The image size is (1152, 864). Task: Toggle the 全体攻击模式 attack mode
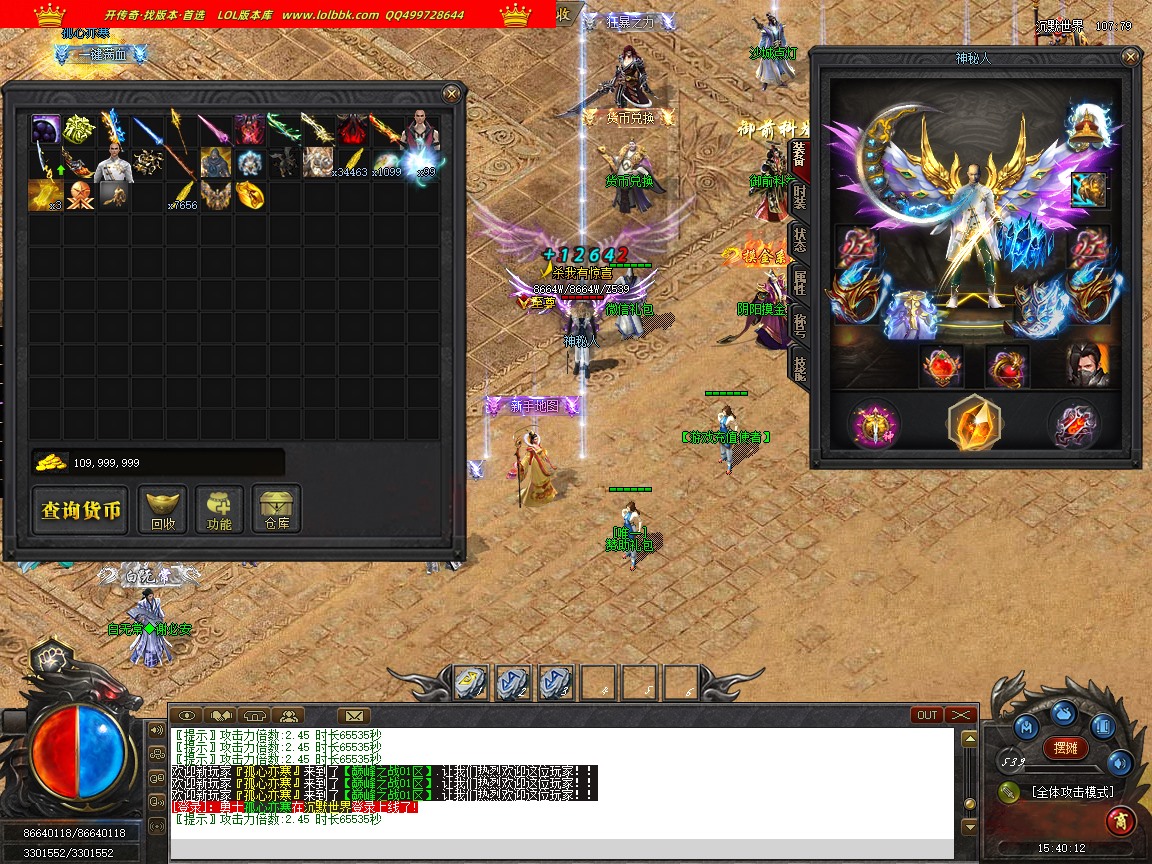(x=1070, y=792)
